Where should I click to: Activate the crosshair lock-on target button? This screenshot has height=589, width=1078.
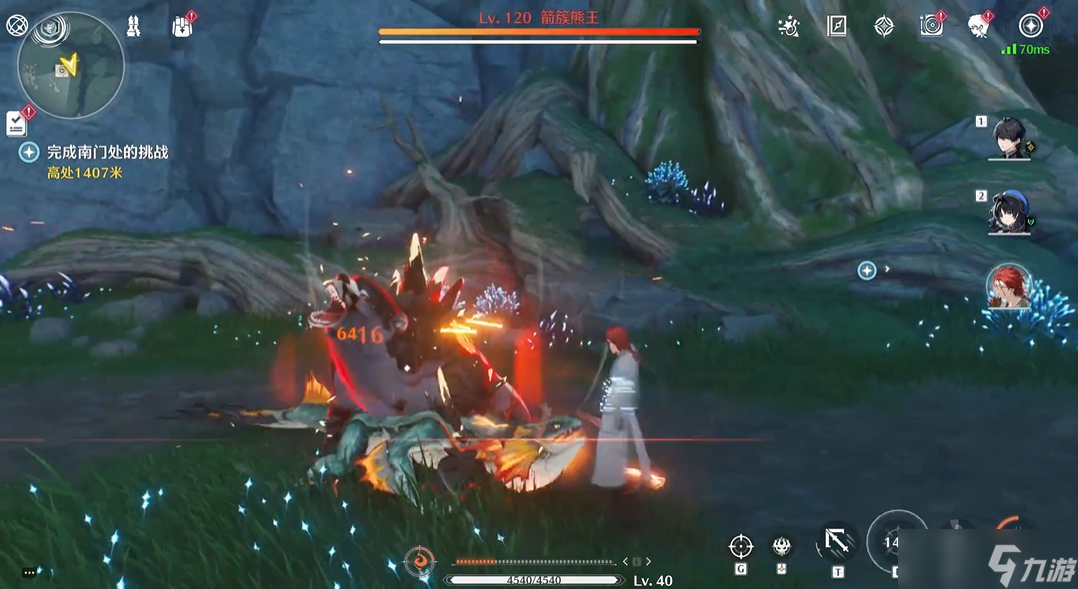741,546
